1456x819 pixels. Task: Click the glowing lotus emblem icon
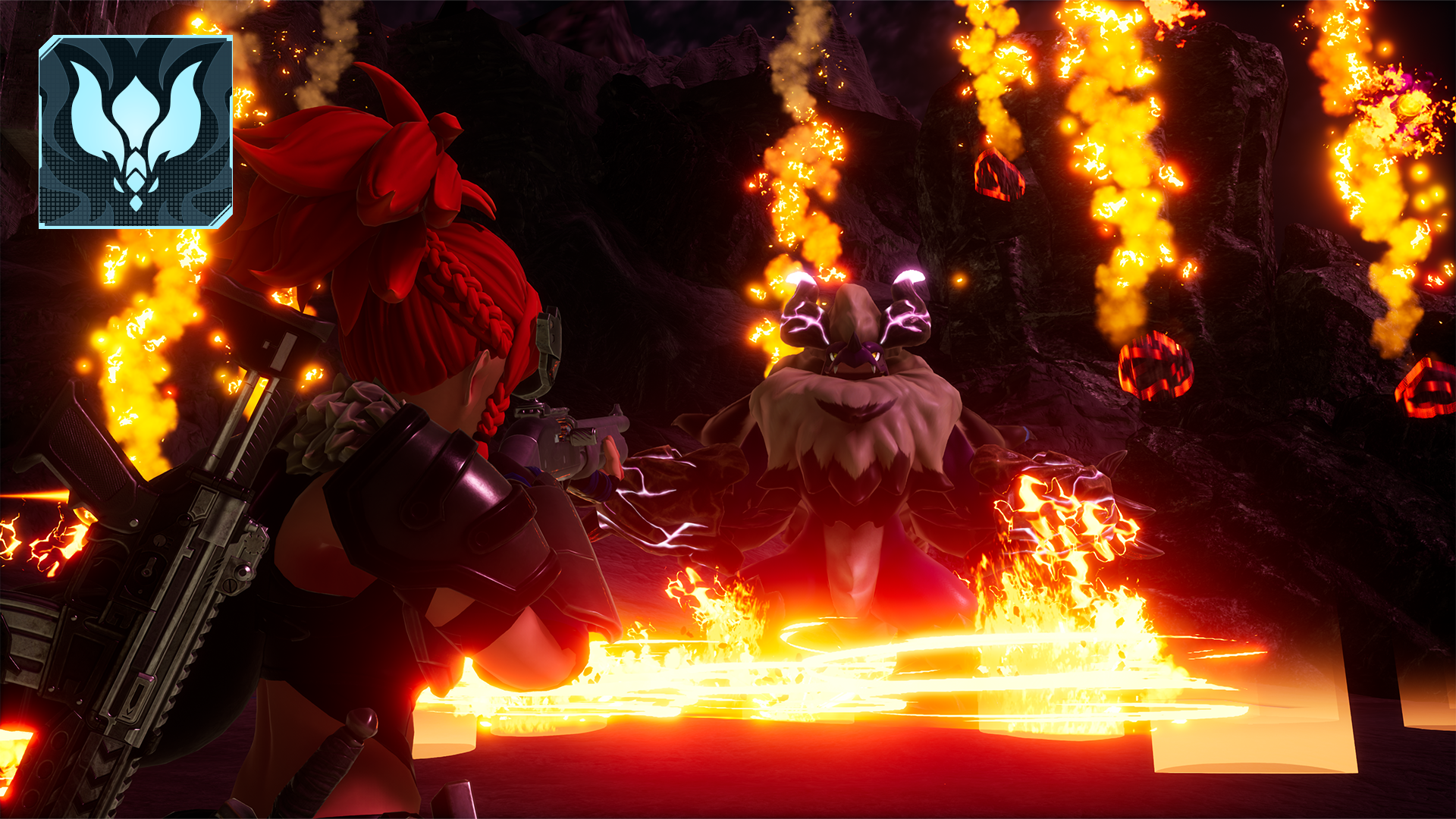coord(136,132)
